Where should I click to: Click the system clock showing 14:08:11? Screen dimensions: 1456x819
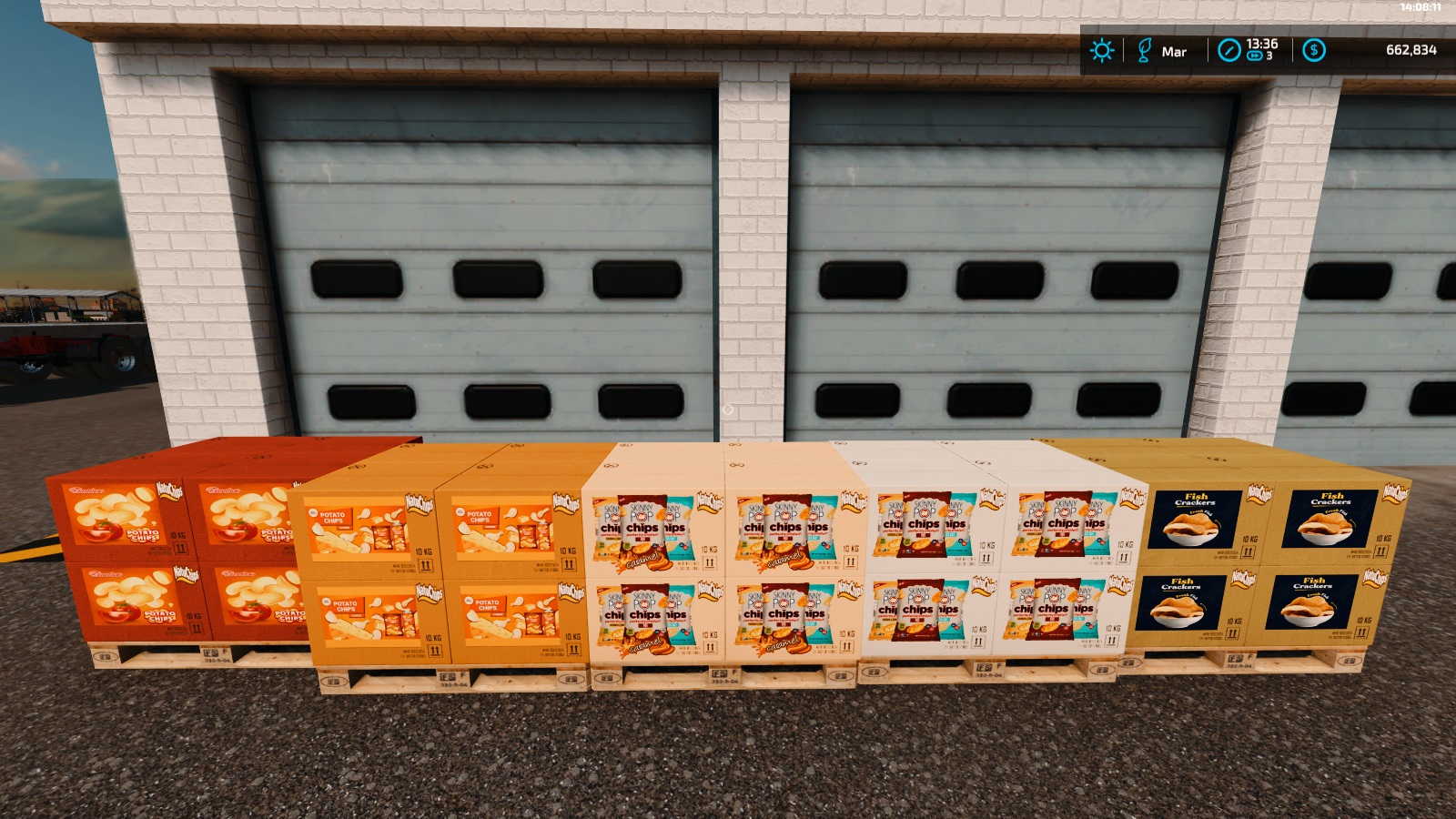(x=1420, y=7)
